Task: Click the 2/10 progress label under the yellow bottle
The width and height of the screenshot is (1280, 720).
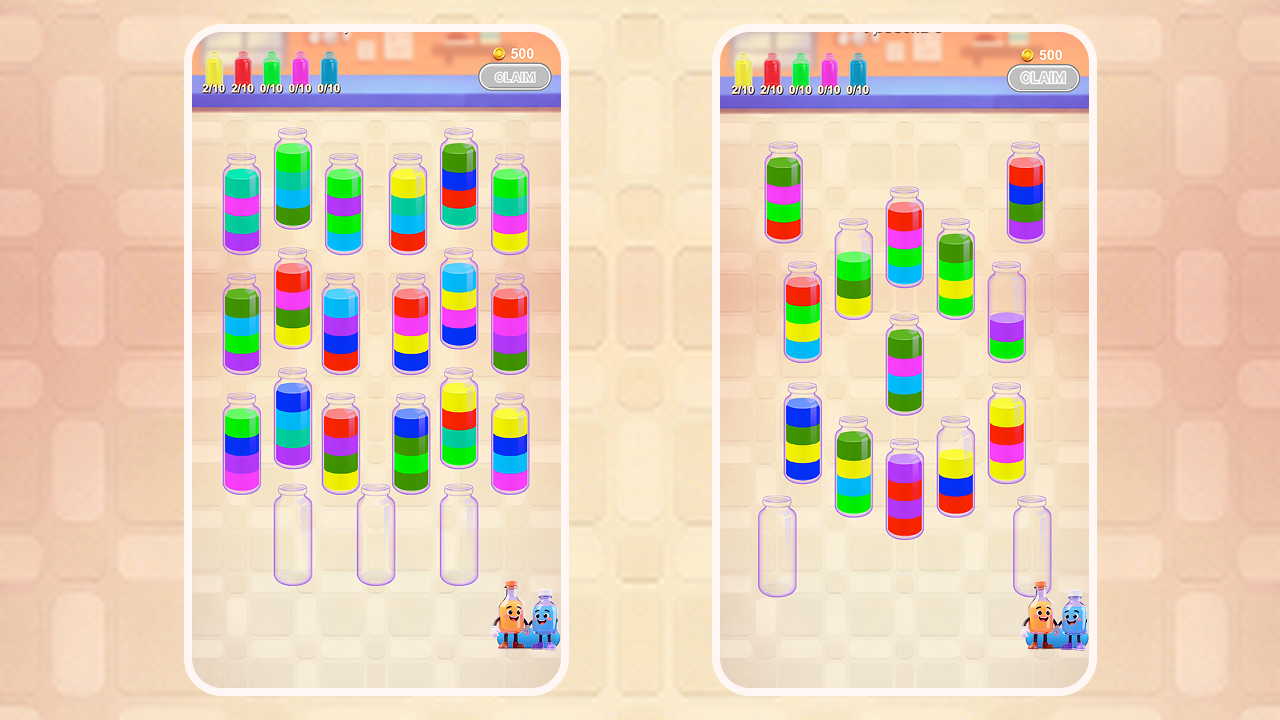Action: [213, 90]
